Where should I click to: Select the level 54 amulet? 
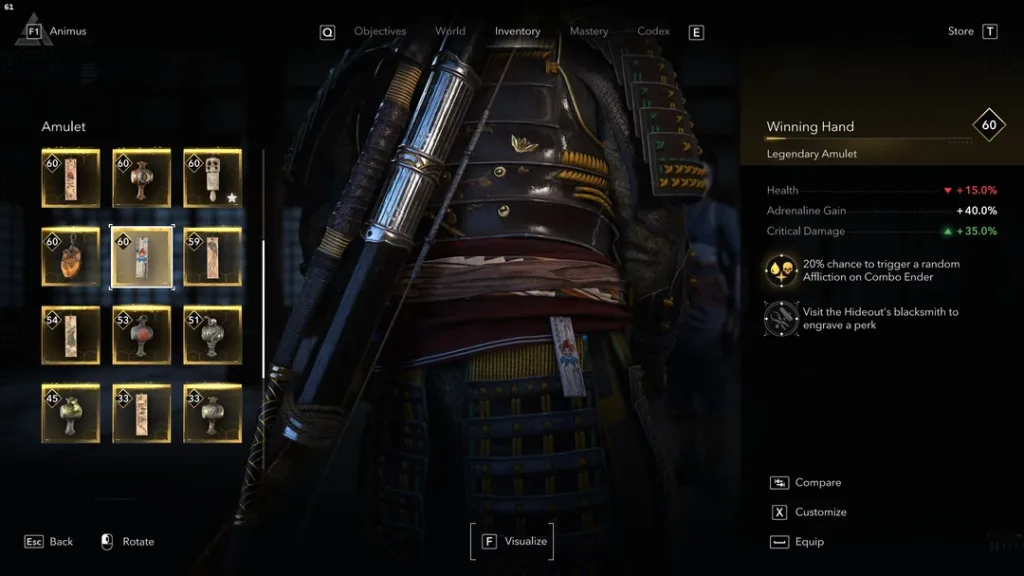(71, 335)
